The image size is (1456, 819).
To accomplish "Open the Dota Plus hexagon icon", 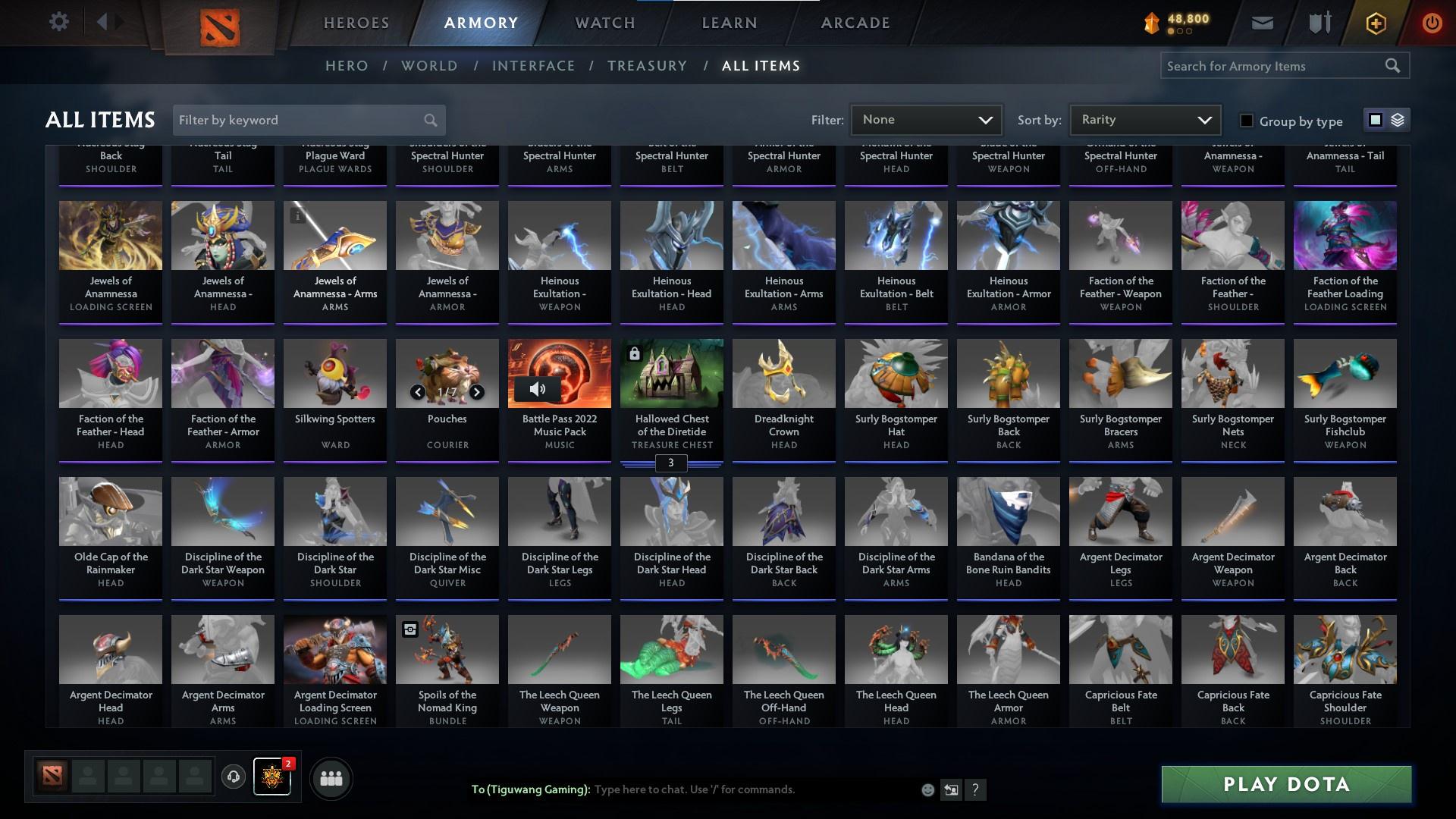I will tap(1375, 22).
